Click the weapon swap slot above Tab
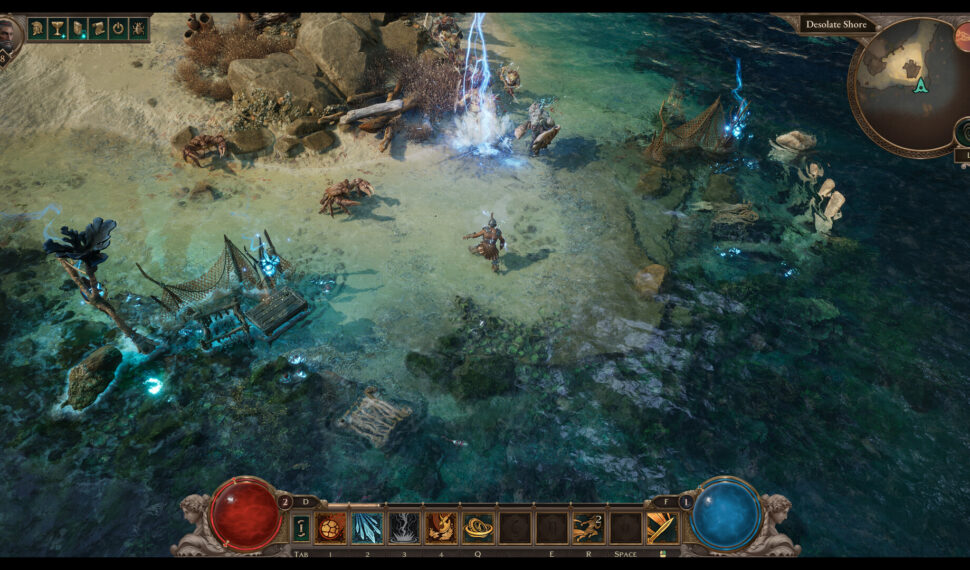This screenshot has height=570, width=970. (x=300, y=527)
